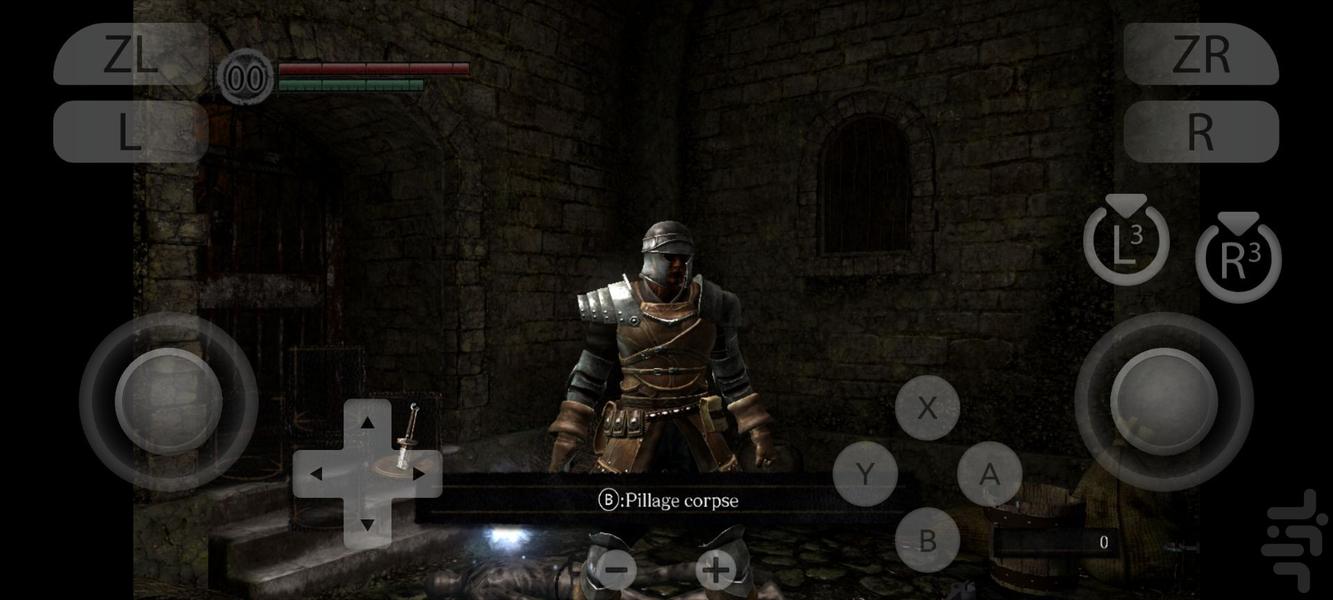This screenshot has height=600, width=1333.
Task: Click the D-pad down arrow
Action: pos(367,524)
